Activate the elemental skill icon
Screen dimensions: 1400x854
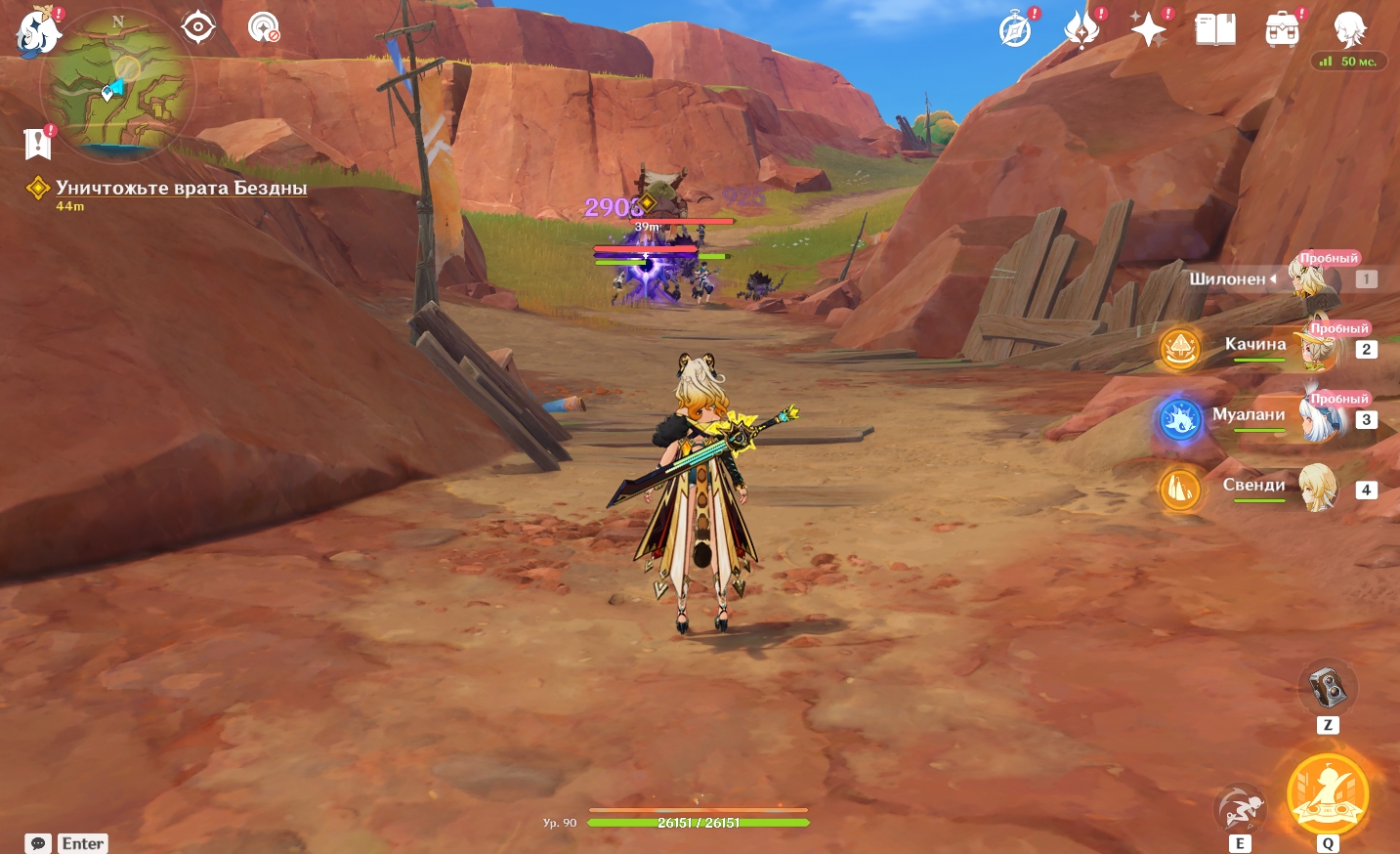point(1240,808)
